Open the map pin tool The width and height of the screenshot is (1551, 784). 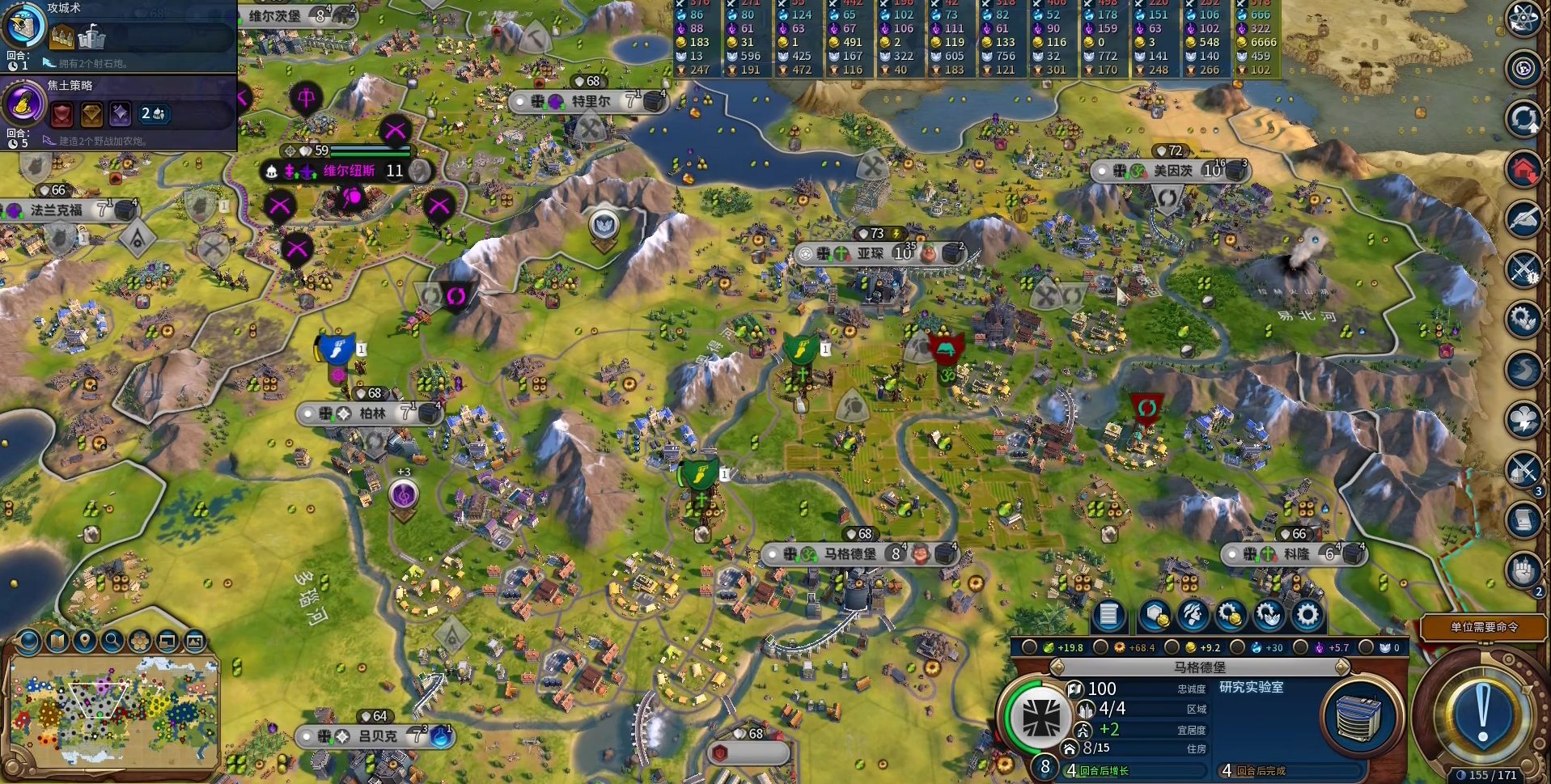pos(85,642)
